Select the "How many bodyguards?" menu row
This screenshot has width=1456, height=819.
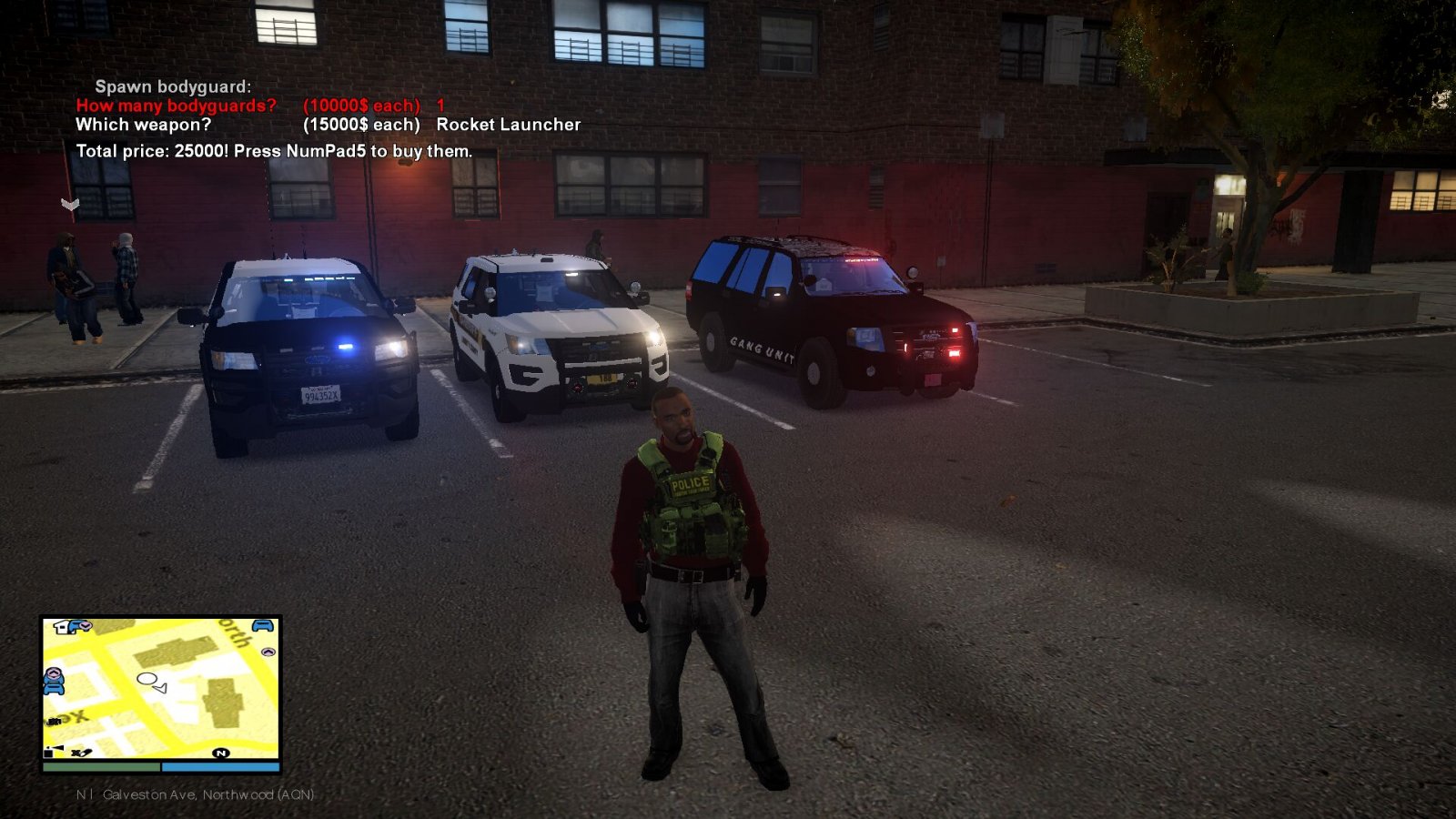176,106
